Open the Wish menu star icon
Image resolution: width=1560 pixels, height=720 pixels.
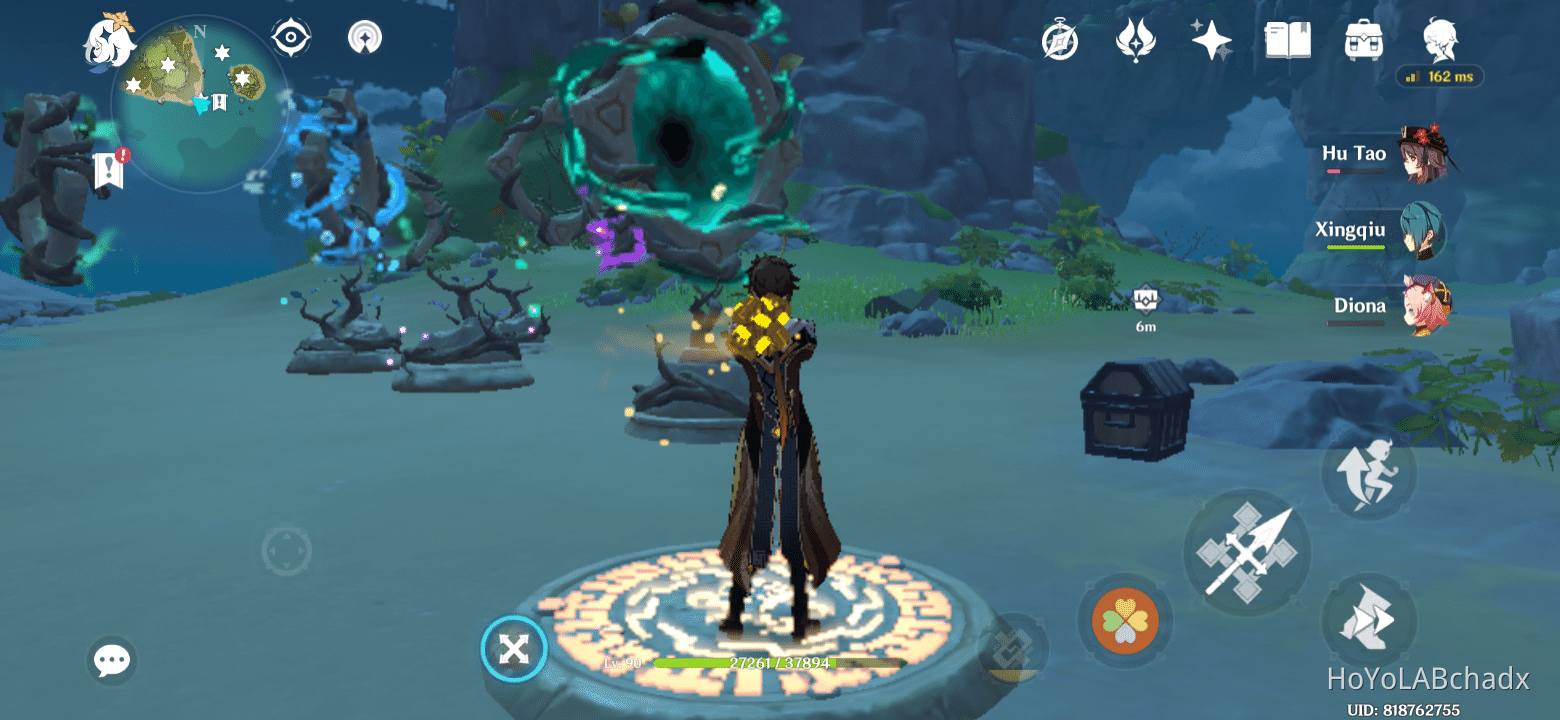(1211, 39)
